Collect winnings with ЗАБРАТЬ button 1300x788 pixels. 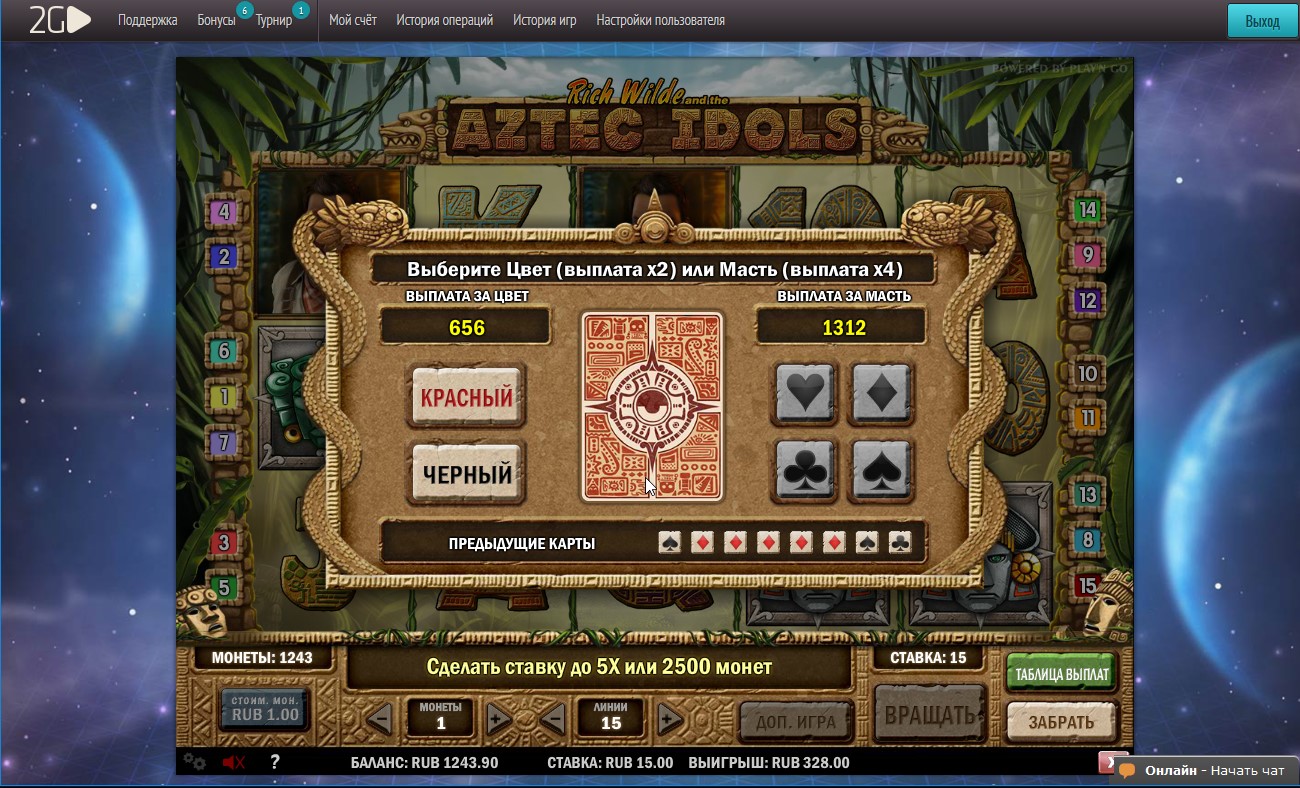click(1061, 721)
